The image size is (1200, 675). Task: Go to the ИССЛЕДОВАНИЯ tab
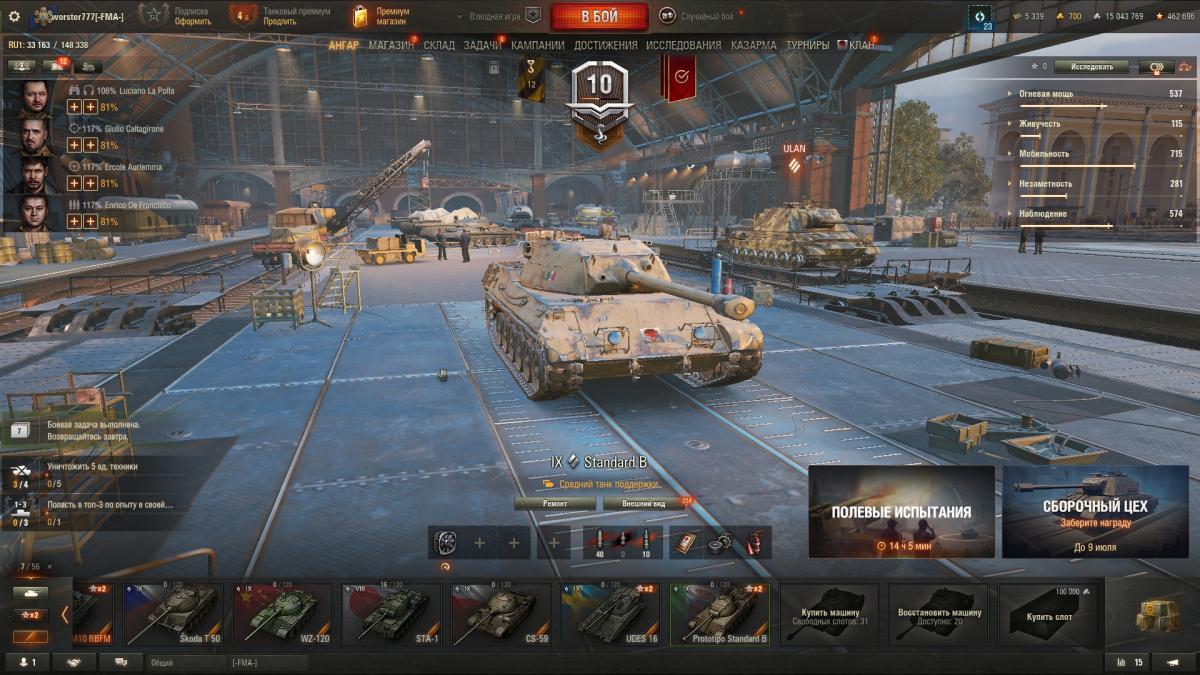[683, 45]
